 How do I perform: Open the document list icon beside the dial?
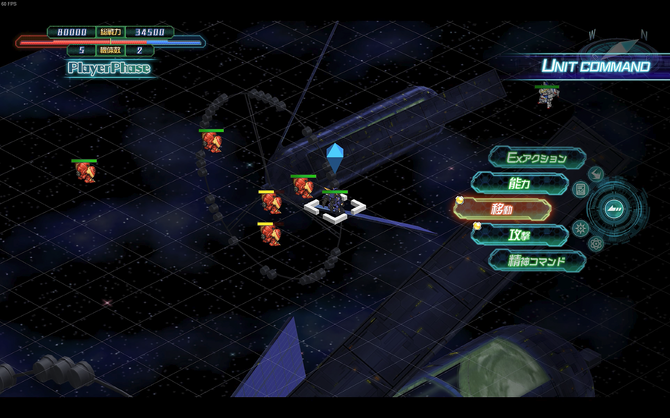(580, 189)
